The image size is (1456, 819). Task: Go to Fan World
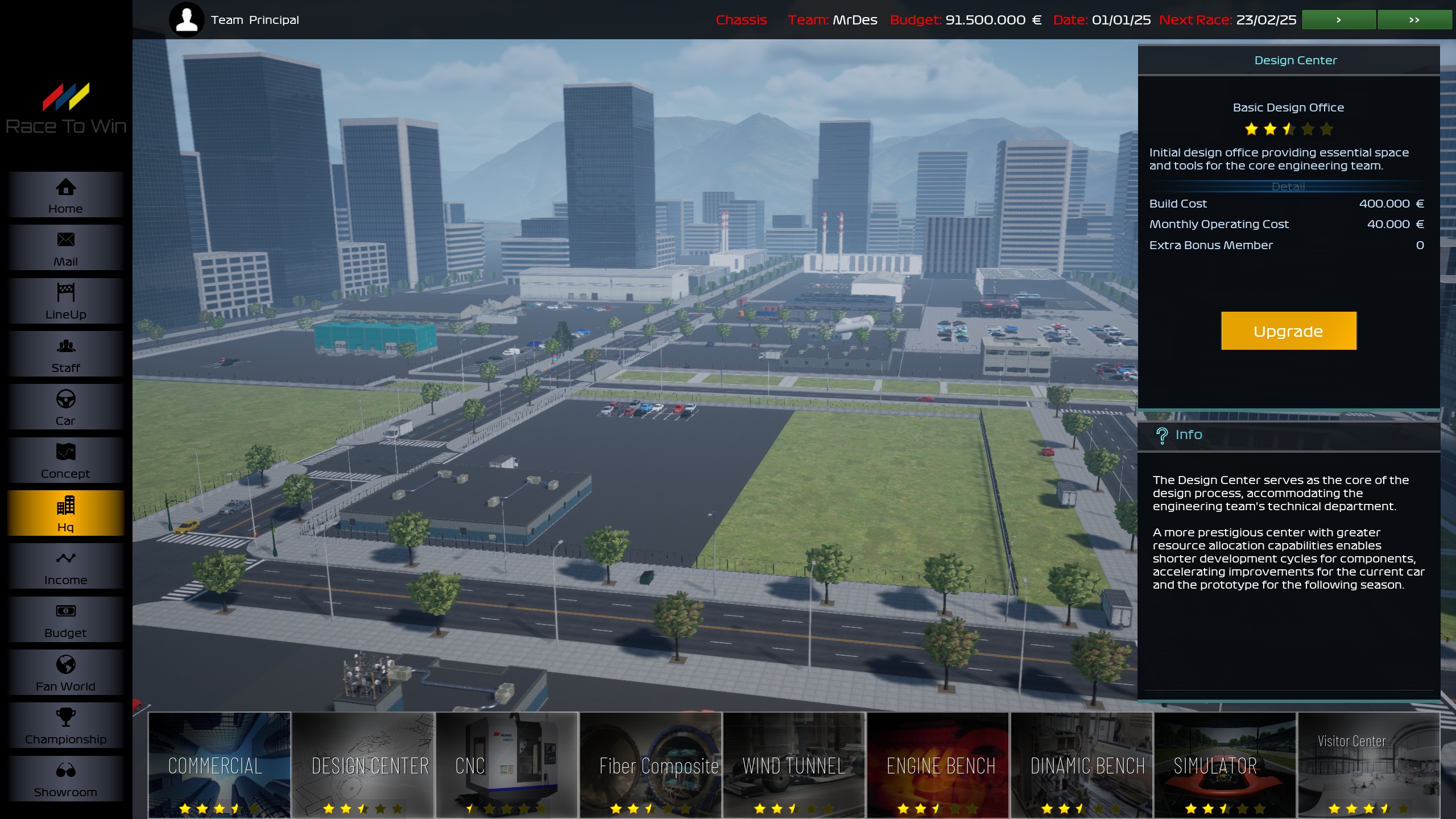[x=65, y=673]
